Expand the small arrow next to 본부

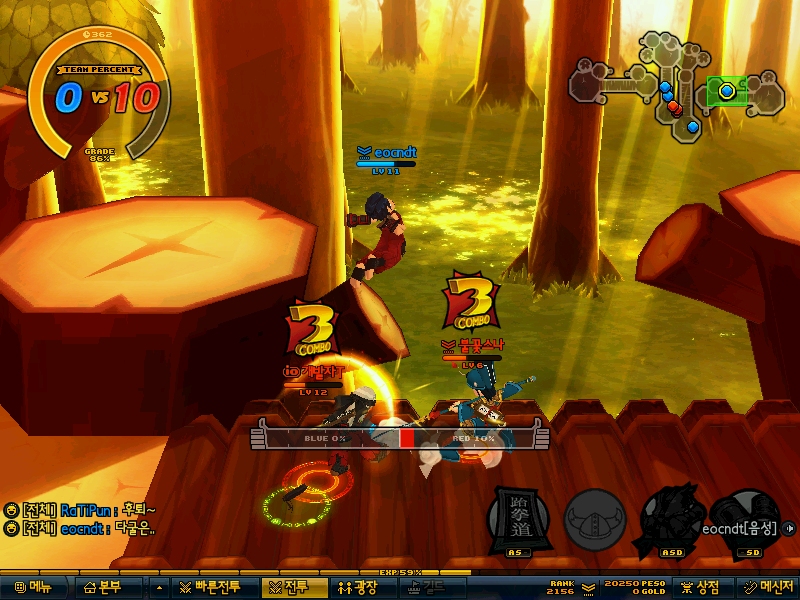pyautogui.click(x=159, y=587)
